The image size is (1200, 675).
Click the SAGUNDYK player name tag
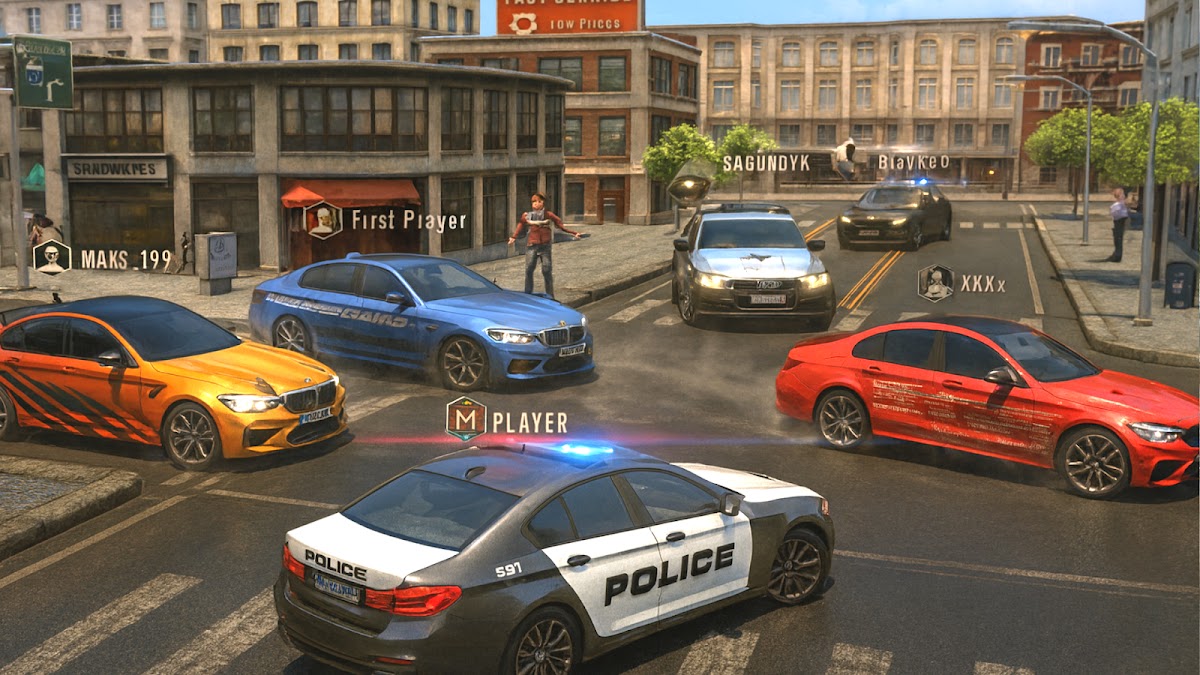coord(766,162)
